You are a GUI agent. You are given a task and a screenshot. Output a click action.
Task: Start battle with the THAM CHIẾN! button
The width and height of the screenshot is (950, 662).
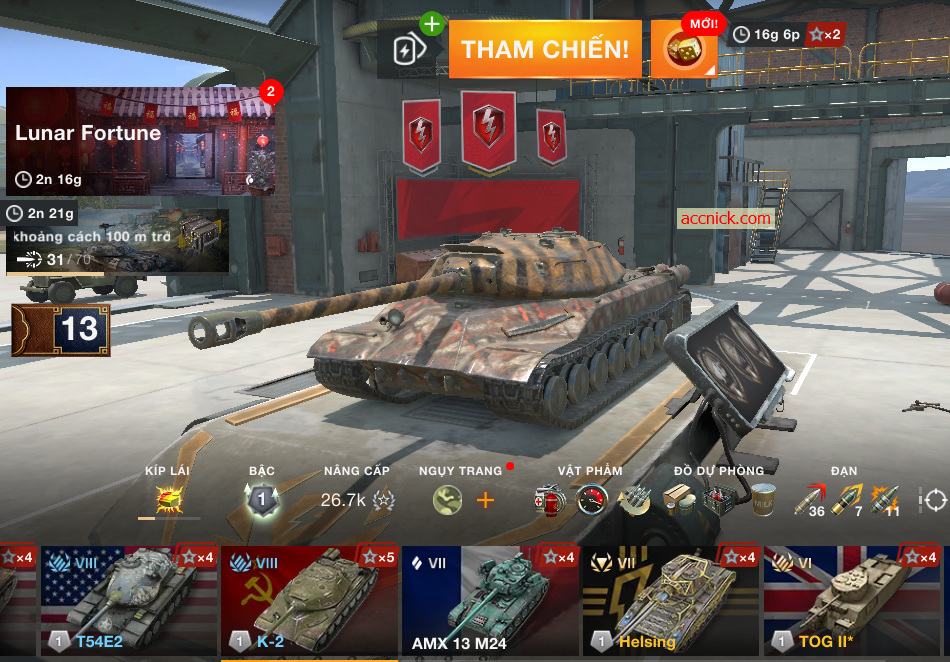pyautogui.click(x=545, y=49)
